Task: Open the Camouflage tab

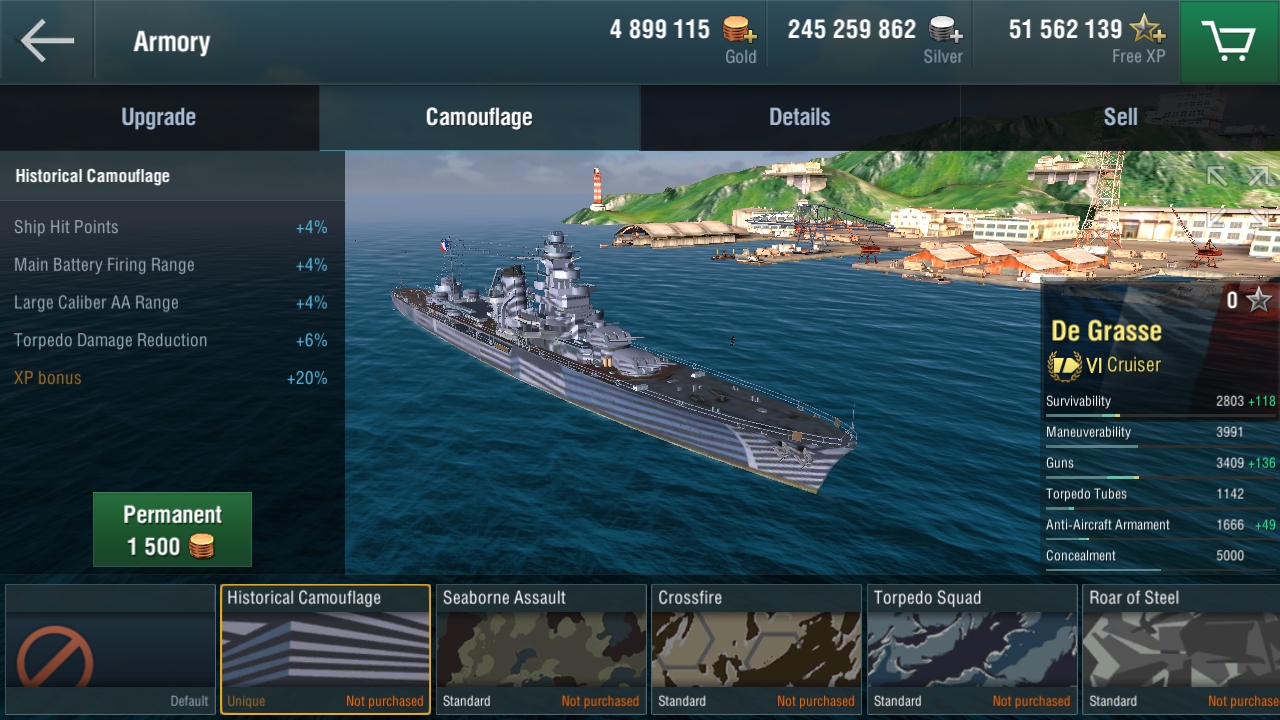Action: point(479,117)
